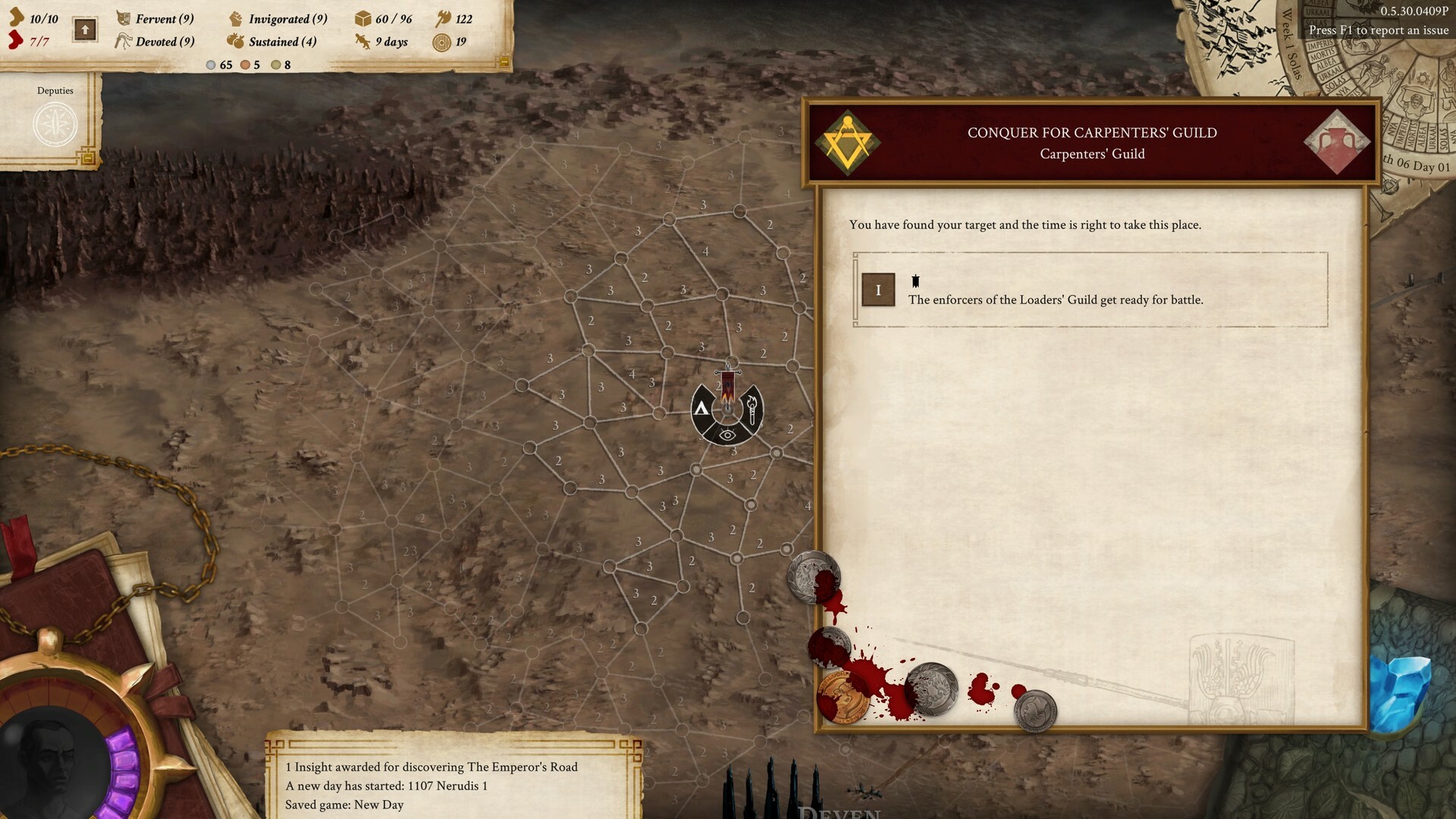1456x819 pixels.
Task: Click the red amphora emblem on the panel
Action: (x=1336, y=141)
